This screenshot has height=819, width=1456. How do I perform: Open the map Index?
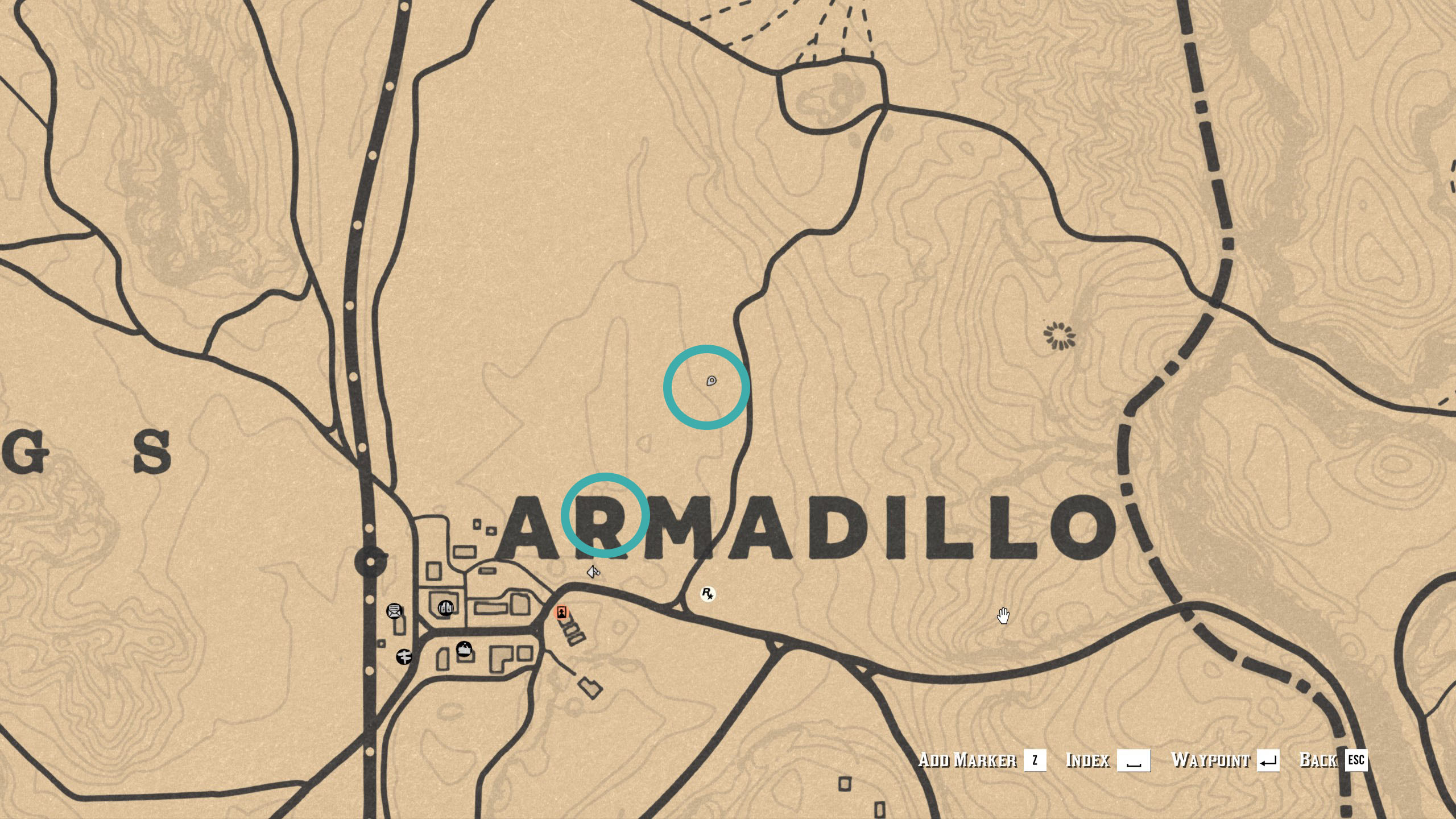1088,760
